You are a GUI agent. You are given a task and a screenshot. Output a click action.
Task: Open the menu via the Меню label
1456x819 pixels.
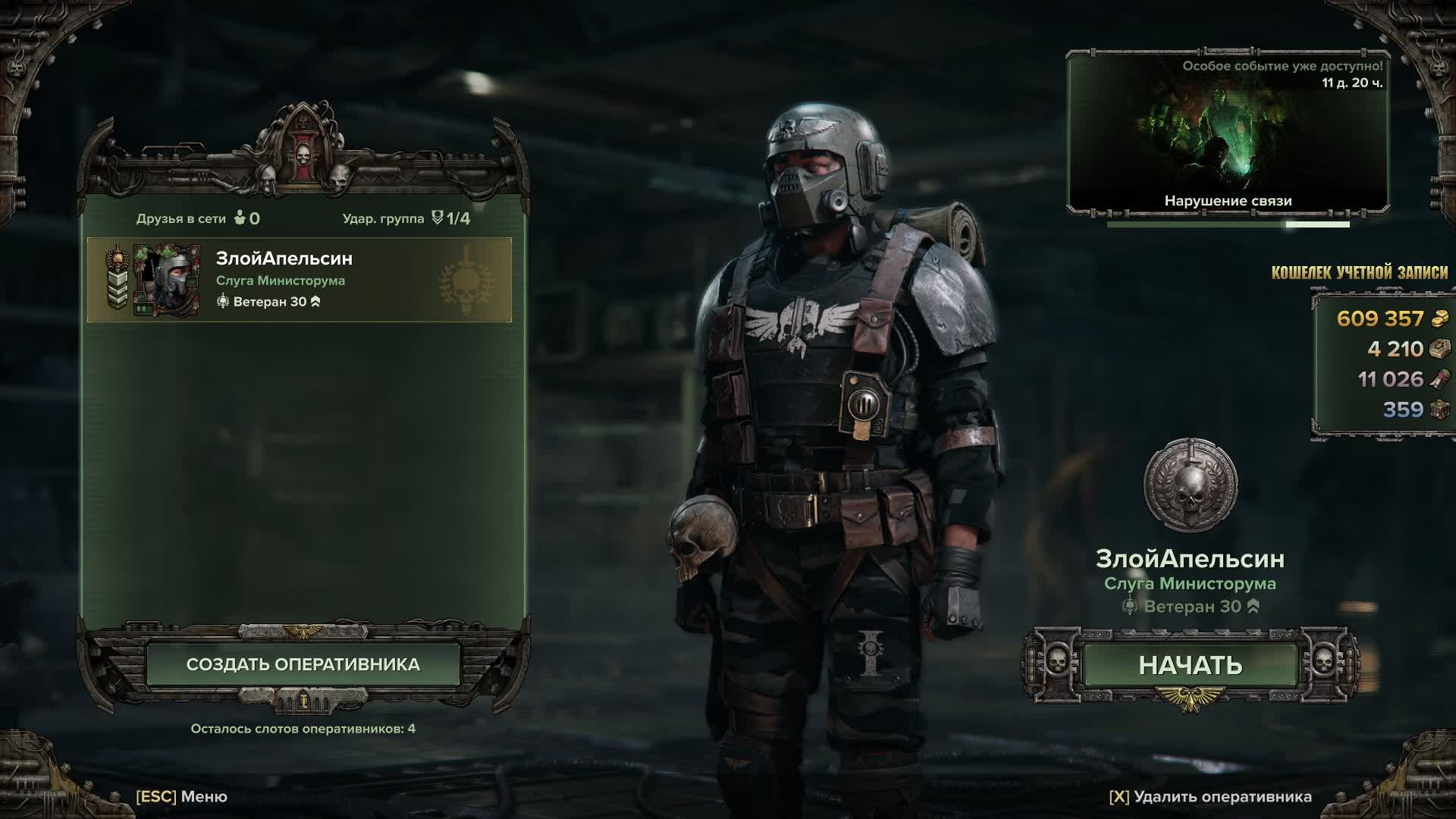pyautogui.click(x=182, y=797)
